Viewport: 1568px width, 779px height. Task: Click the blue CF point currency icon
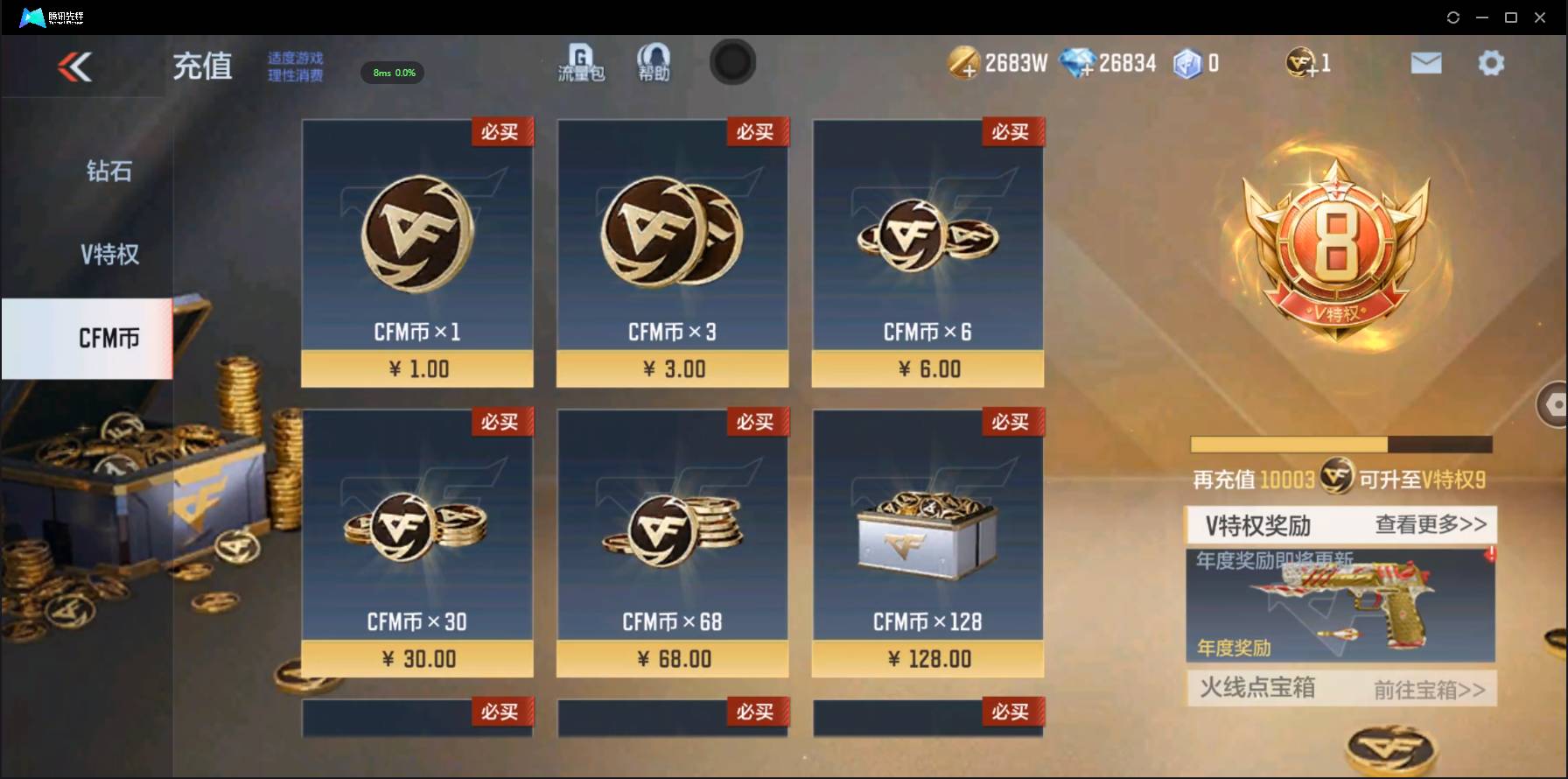[1188, 62]
